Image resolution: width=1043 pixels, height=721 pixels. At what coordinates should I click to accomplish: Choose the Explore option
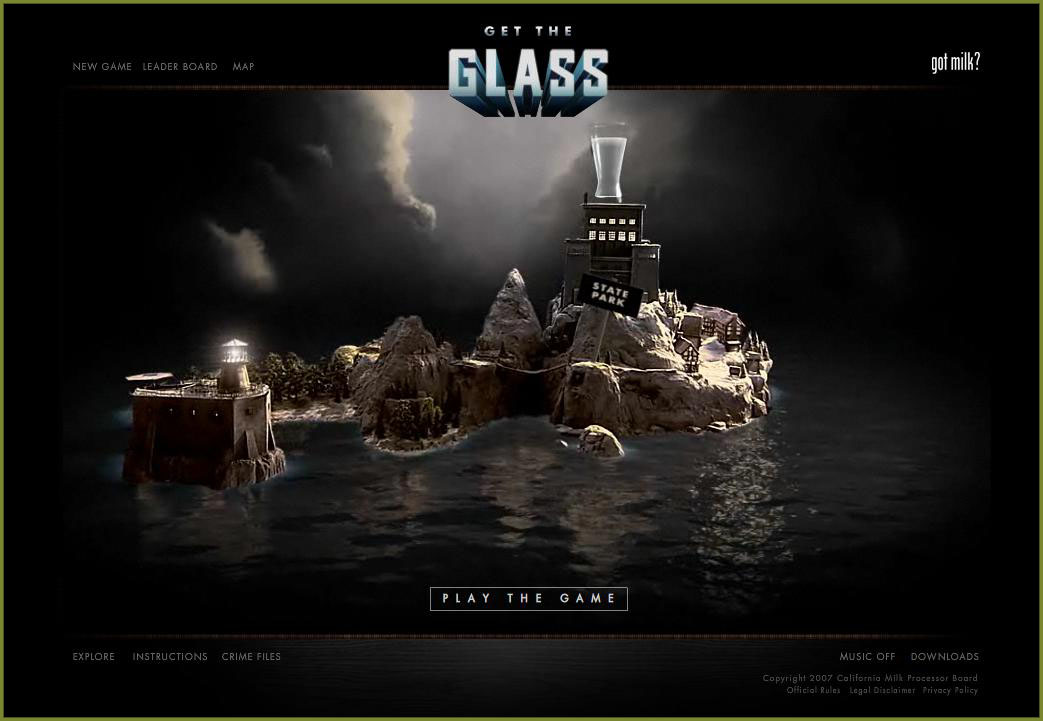click(94, 657)
